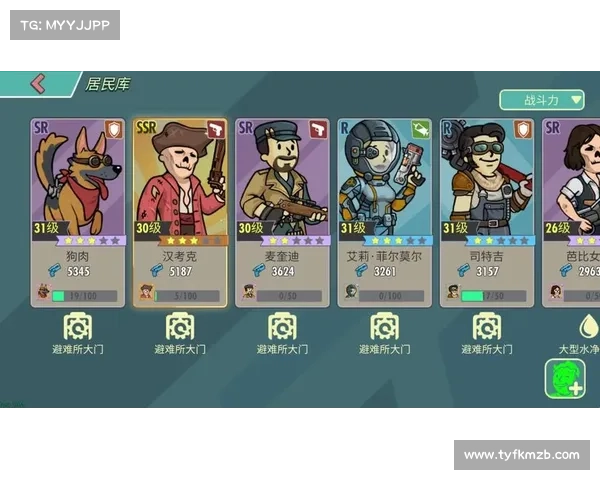
Task: Select the 狗肉 dog resident card
Action: [x=77, y=212]
